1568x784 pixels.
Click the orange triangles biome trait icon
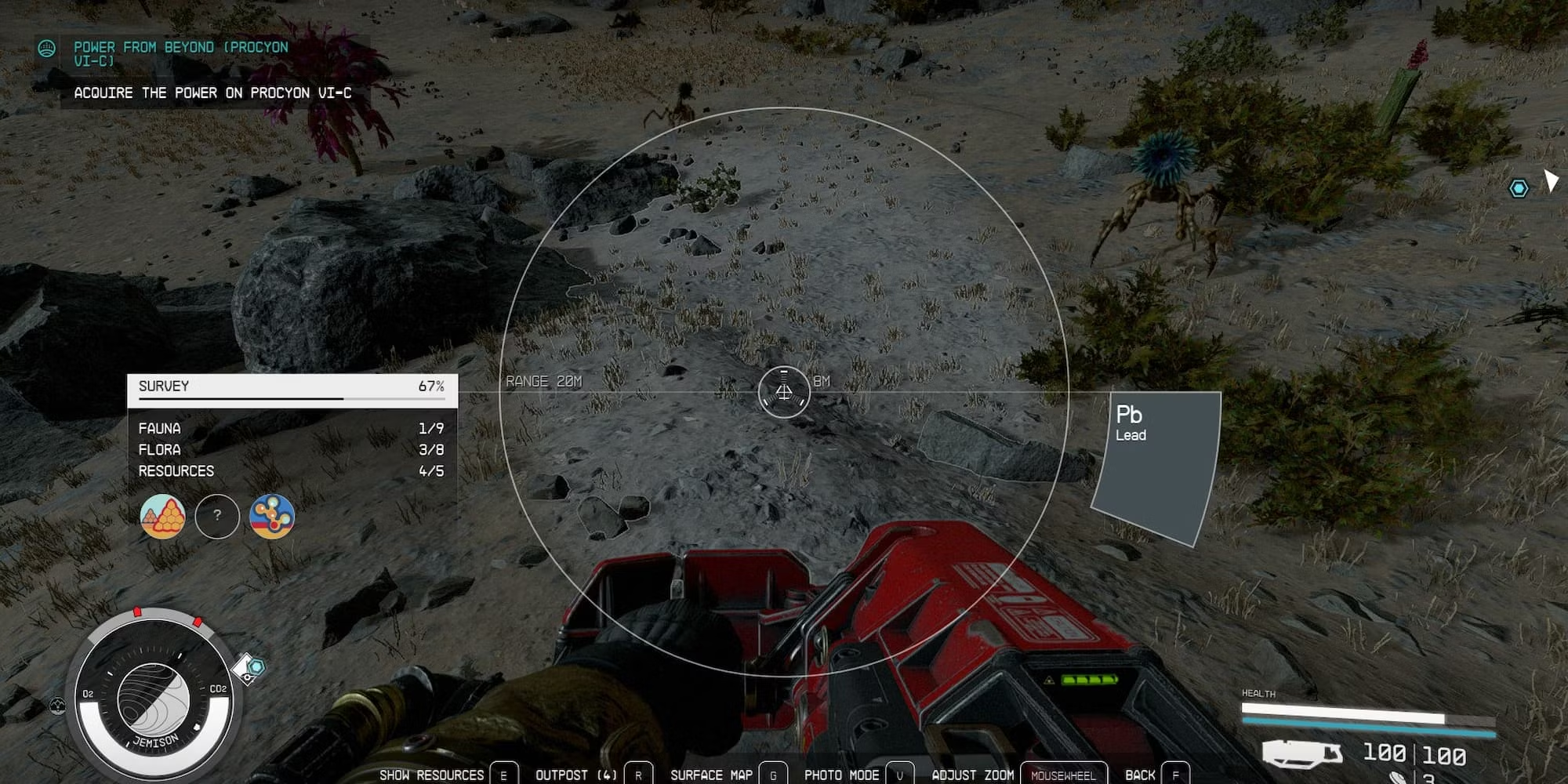(x=162, y=517)
